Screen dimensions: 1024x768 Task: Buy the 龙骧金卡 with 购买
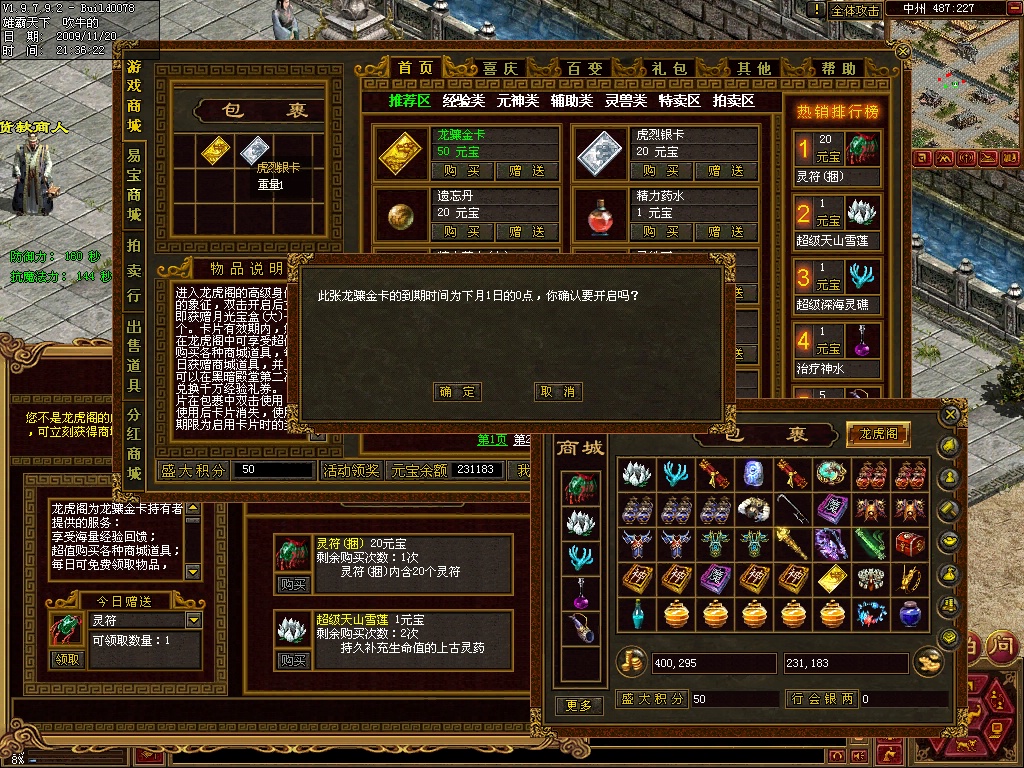pos(463,171)
